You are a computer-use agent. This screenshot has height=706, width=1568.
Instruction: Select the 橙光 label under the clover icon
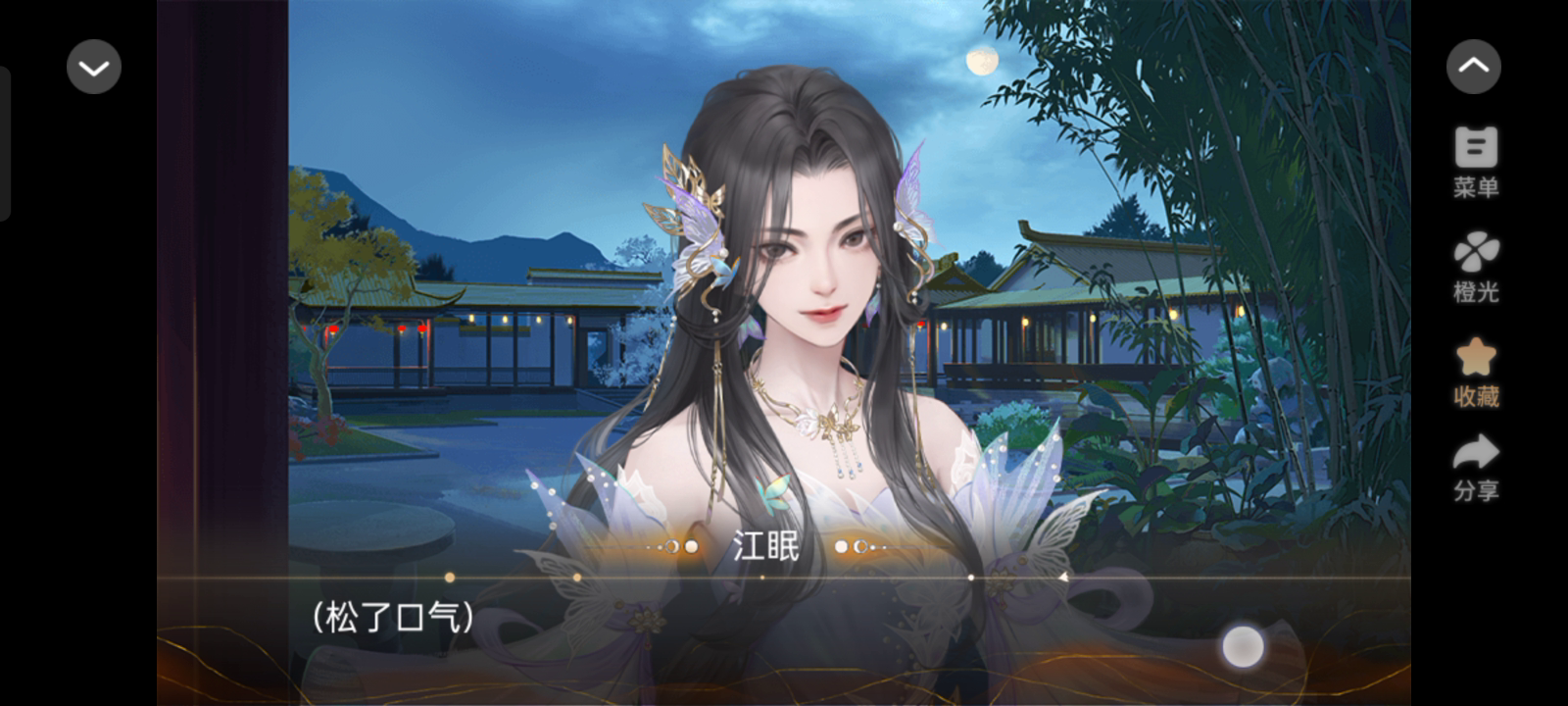coord(1474,291)
